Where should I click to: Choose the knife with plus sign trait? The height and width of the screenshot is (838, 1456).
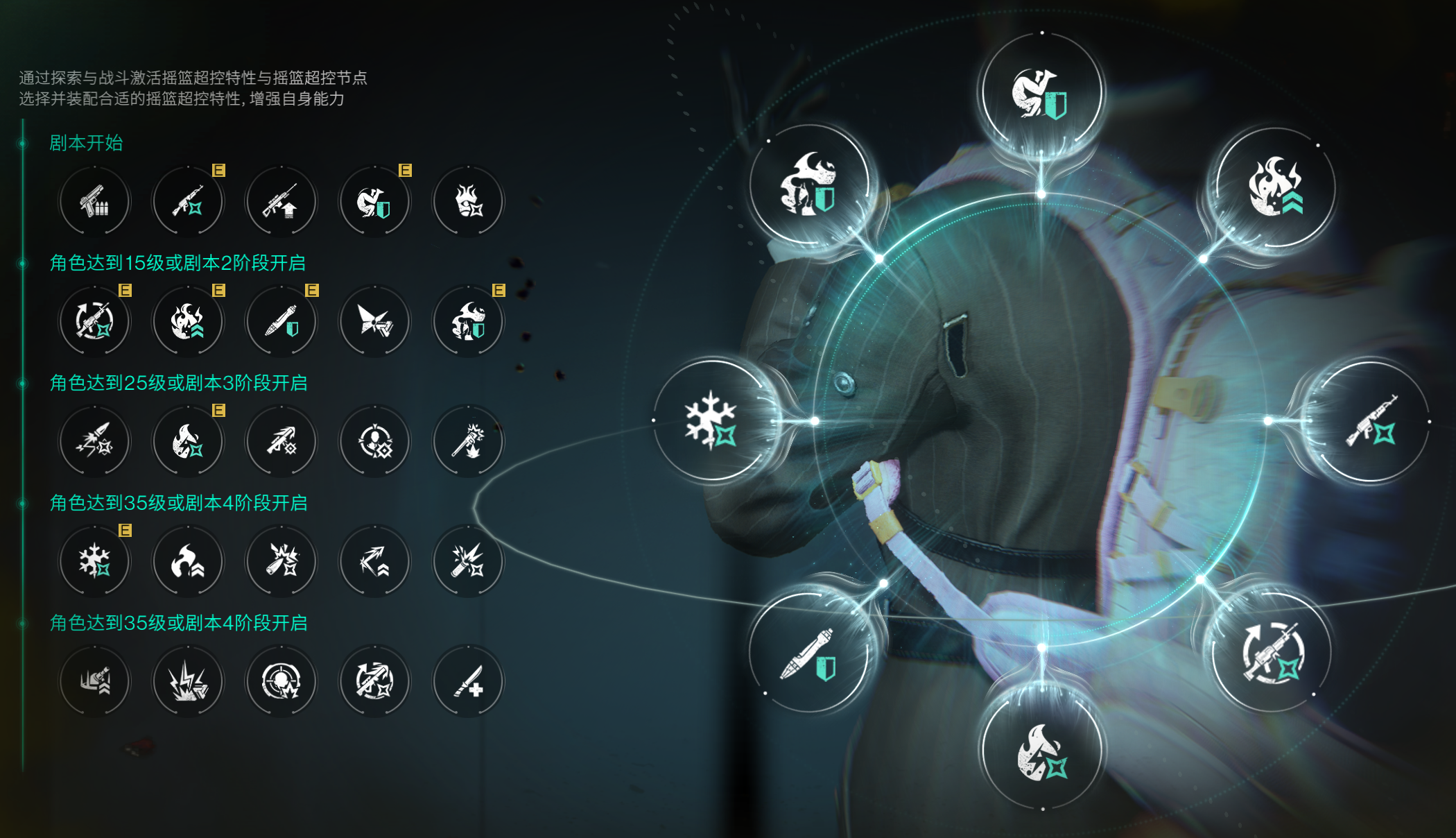(468, 681)
